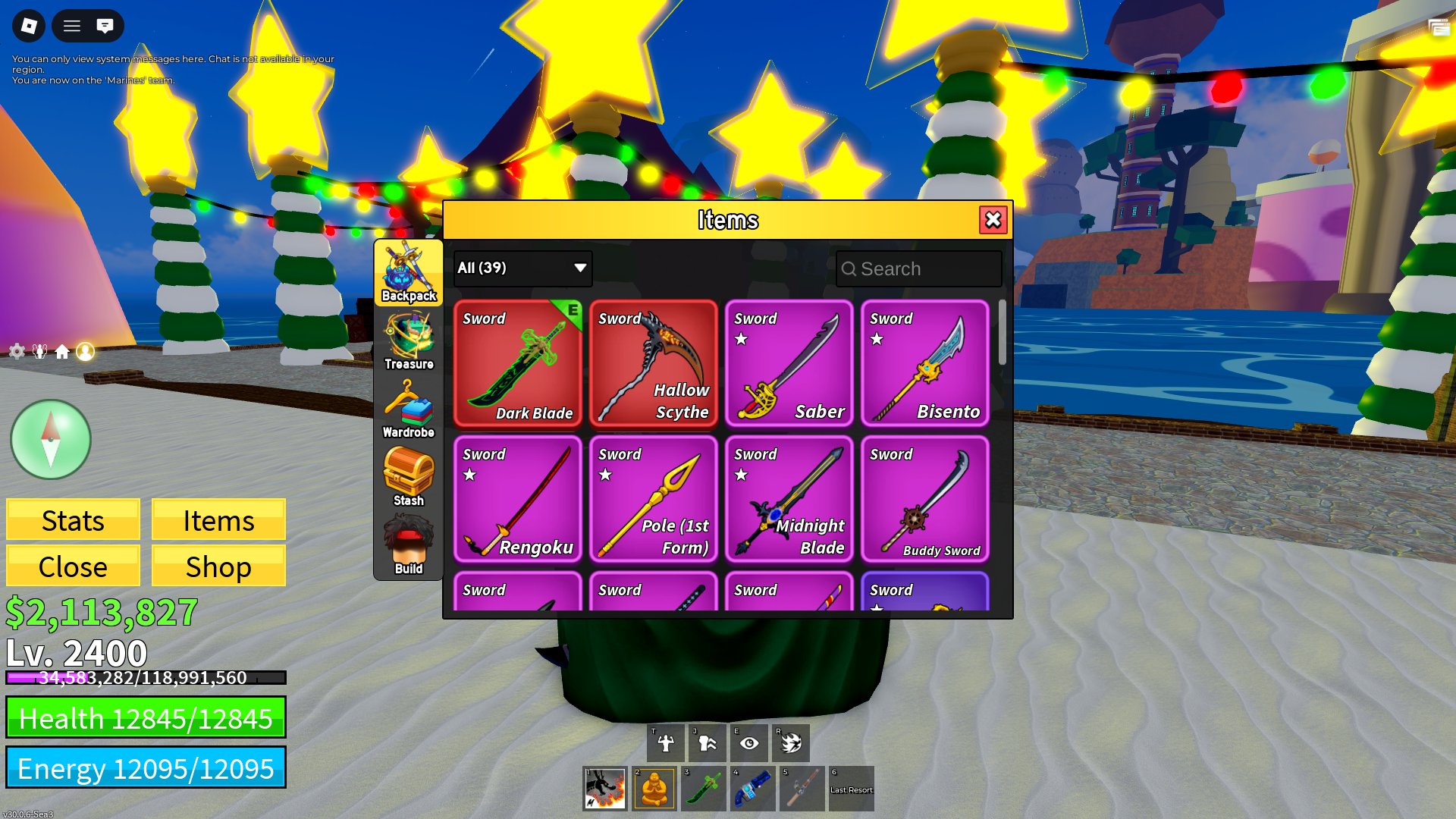Open the Treasure panel icon

click(409, 337)
